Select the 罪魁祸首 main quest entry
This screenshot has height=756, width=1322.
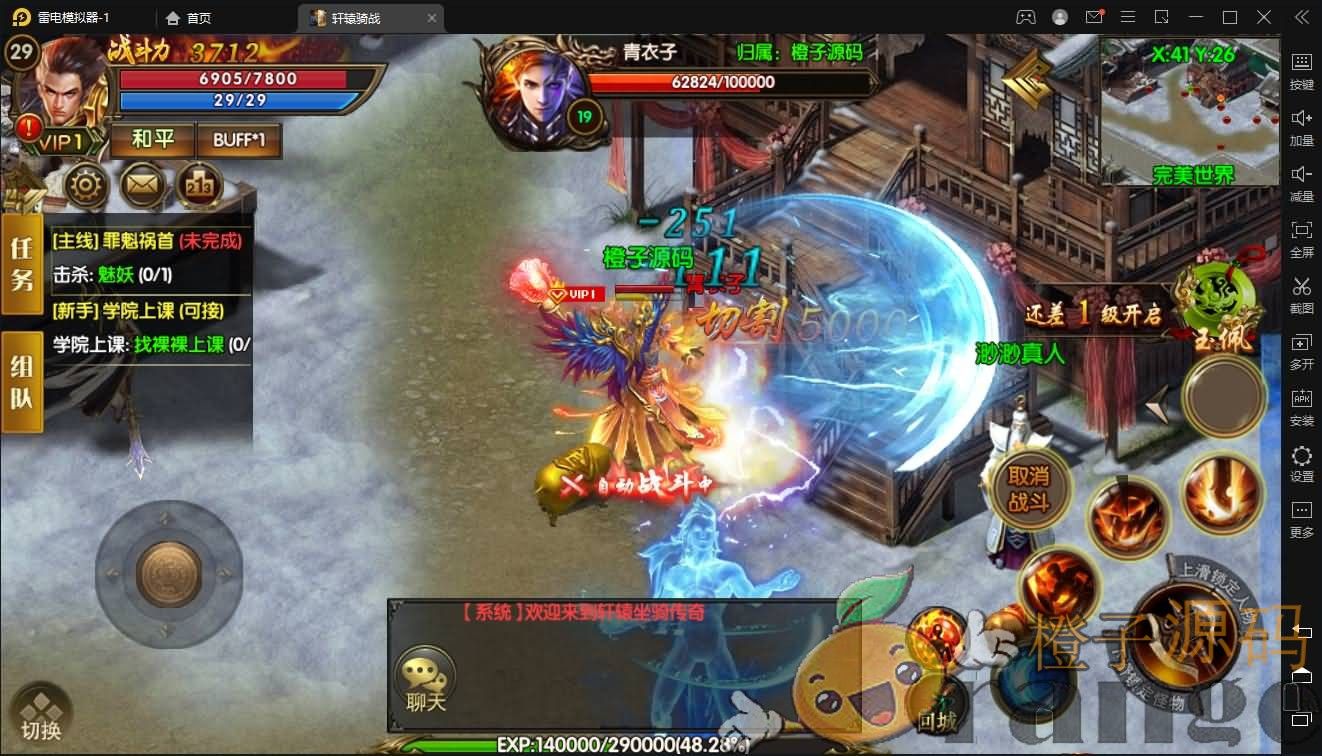click(x=148, y=241)
